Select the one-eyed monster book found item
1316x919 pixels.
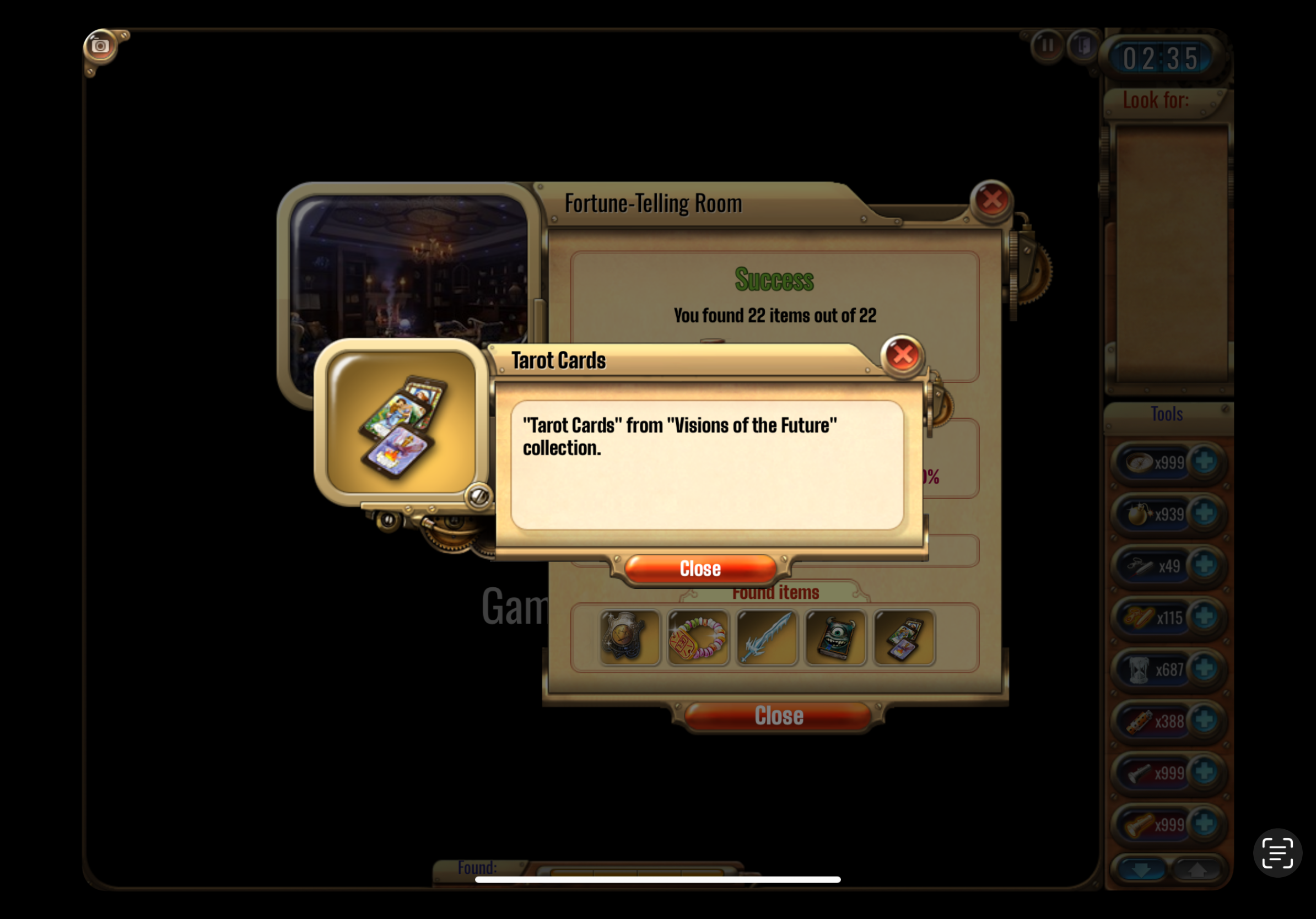click(835, 637)
